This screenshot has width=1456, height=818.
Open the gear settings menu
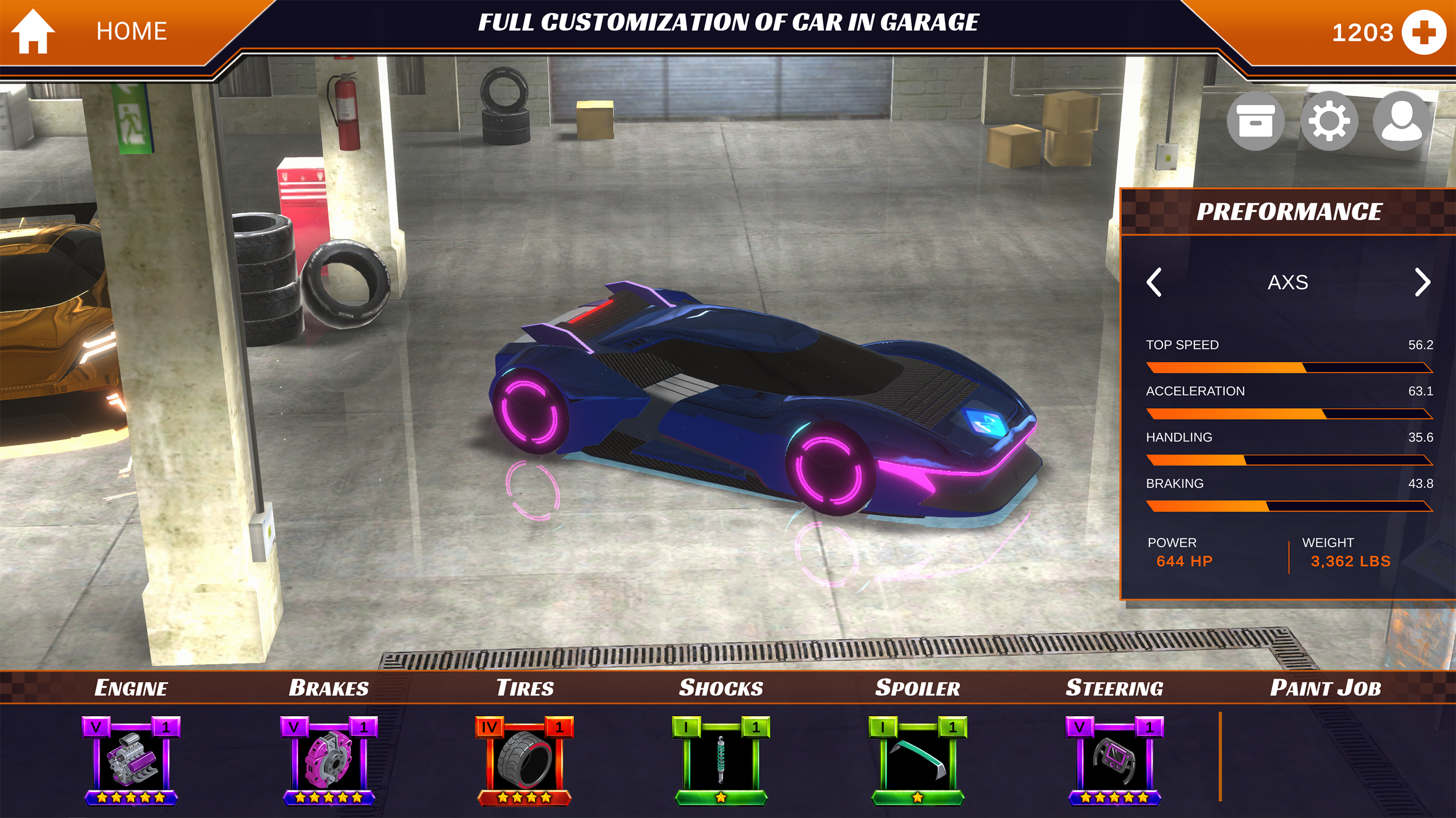pos(1329,121)
